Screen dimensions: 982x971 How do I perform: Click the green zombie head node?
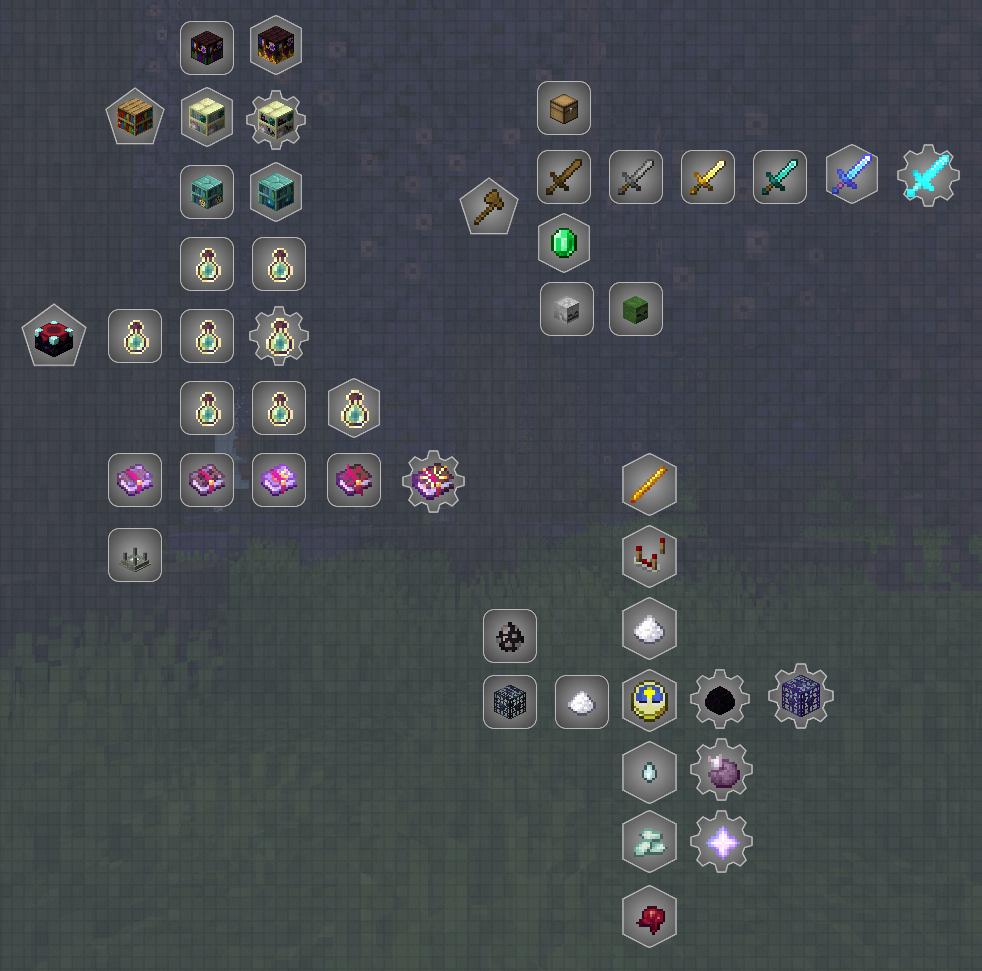pos(636,309)
